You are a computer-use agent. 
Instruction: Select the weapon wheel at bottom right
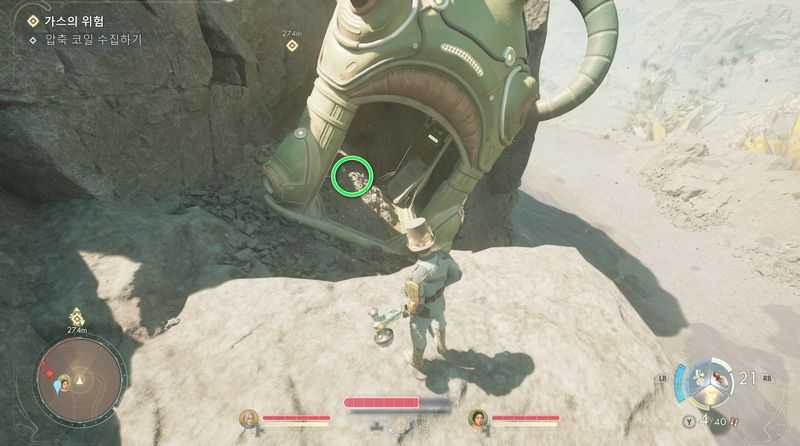pos(714,385)
